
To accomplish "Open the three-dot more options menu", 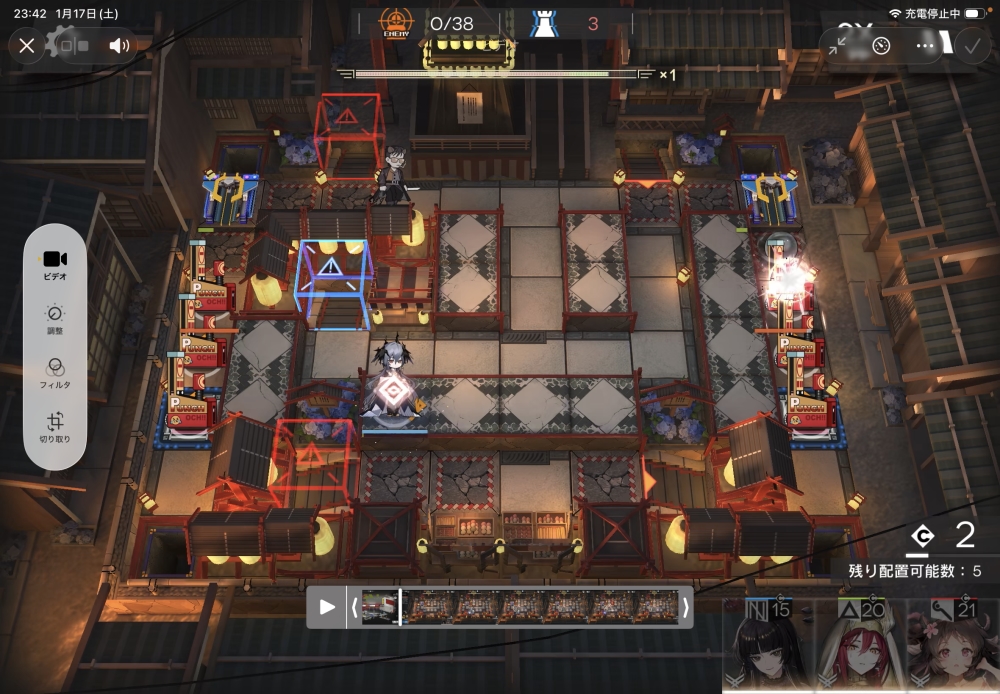I will (x=926, y=45).
